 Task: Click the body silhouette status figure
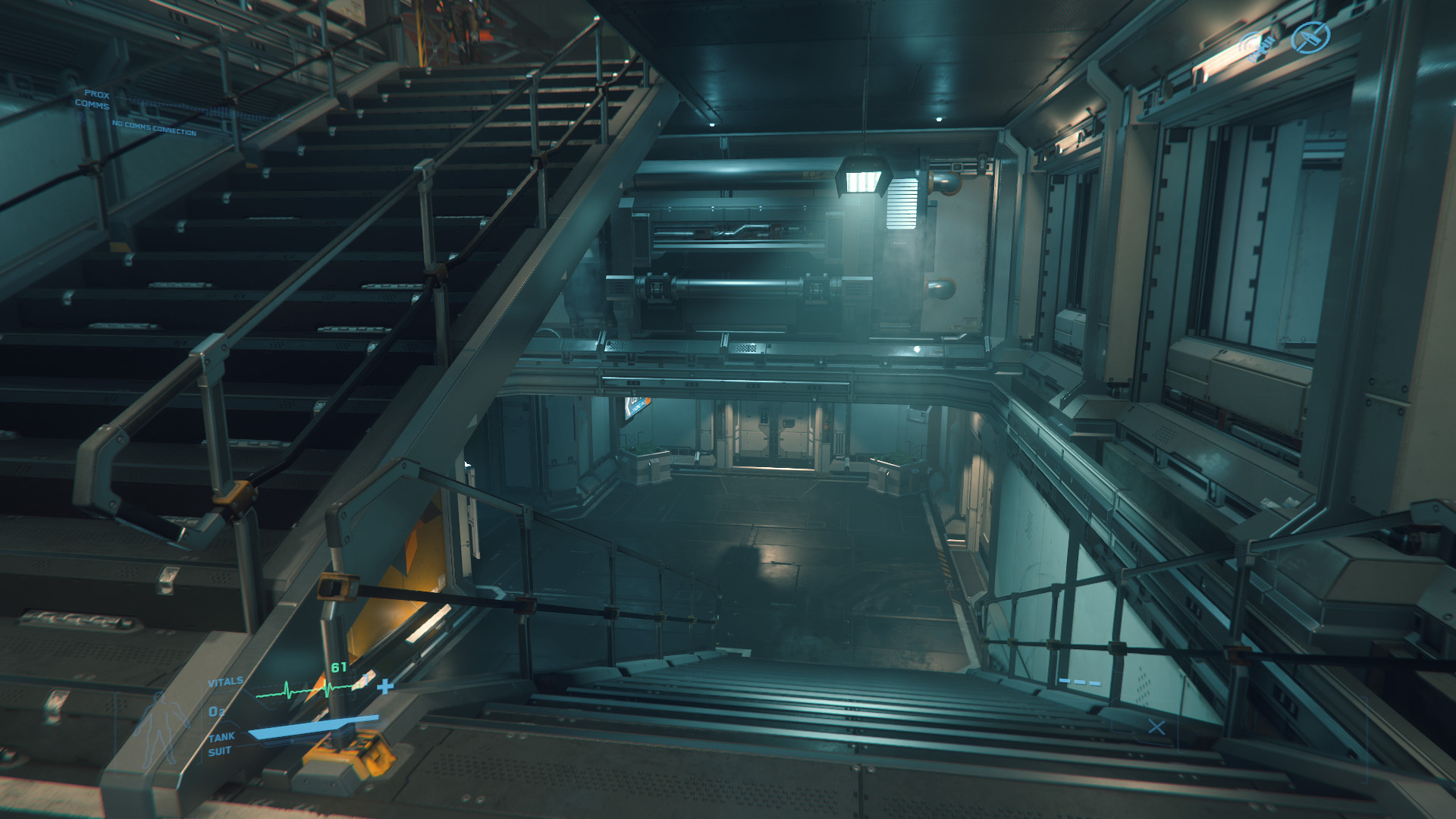click(x=162, y=726)
